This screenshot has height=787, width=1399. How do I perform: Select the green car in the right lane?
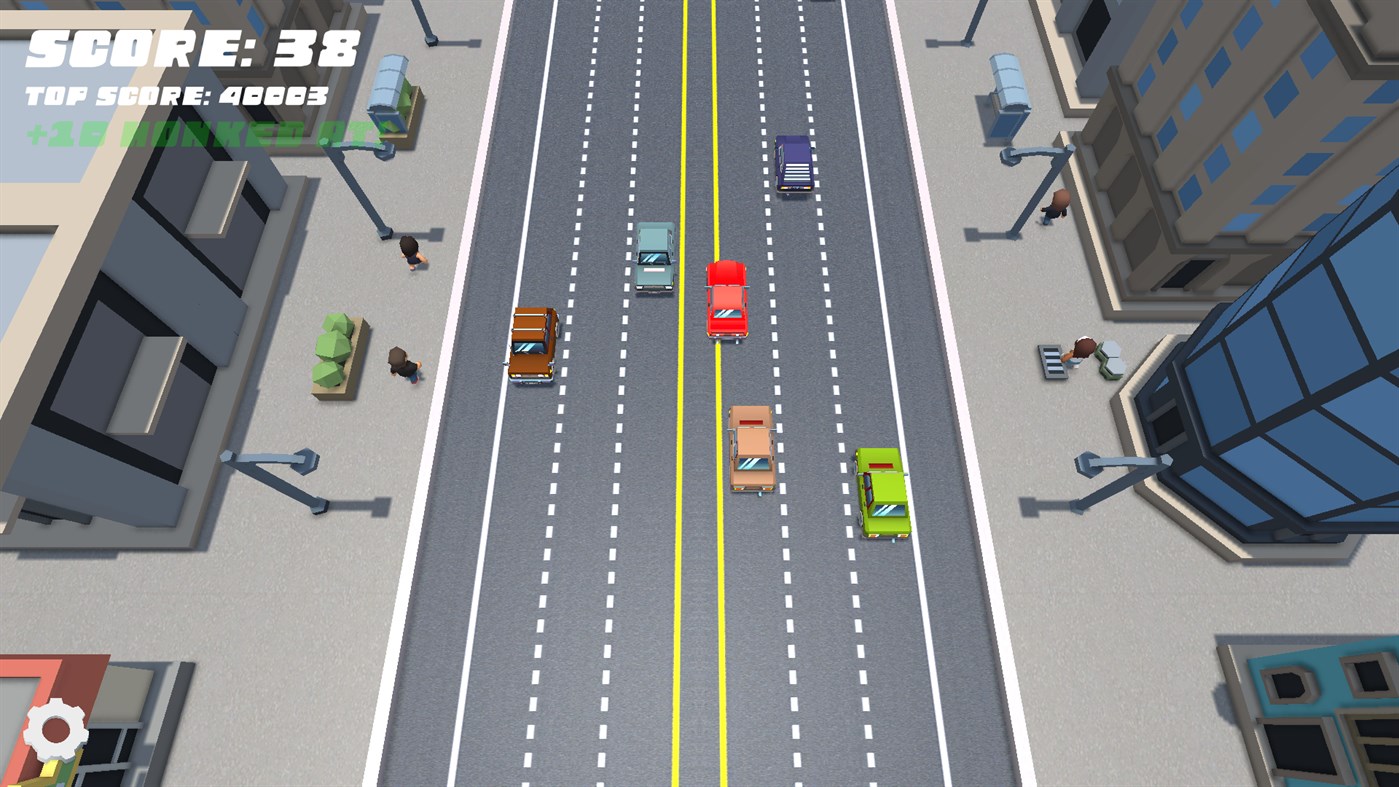tap(880, 492)
